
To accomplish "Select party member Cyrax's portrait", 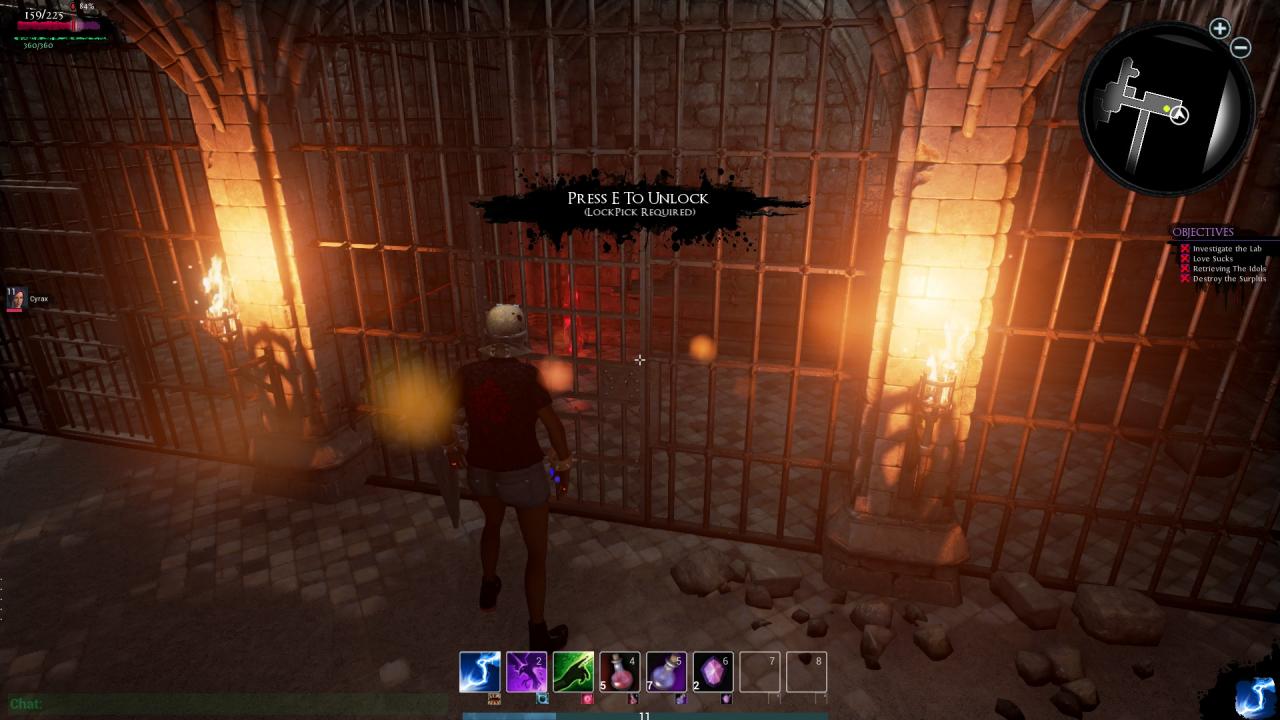I will (x=16, y=299).
